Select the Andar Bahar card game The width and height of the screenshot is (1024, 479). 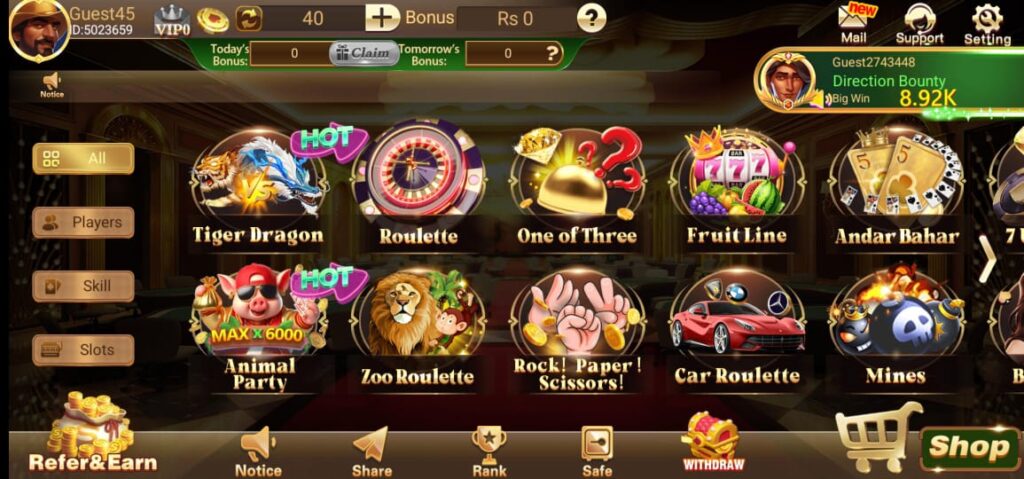click(x=896, y=185)
